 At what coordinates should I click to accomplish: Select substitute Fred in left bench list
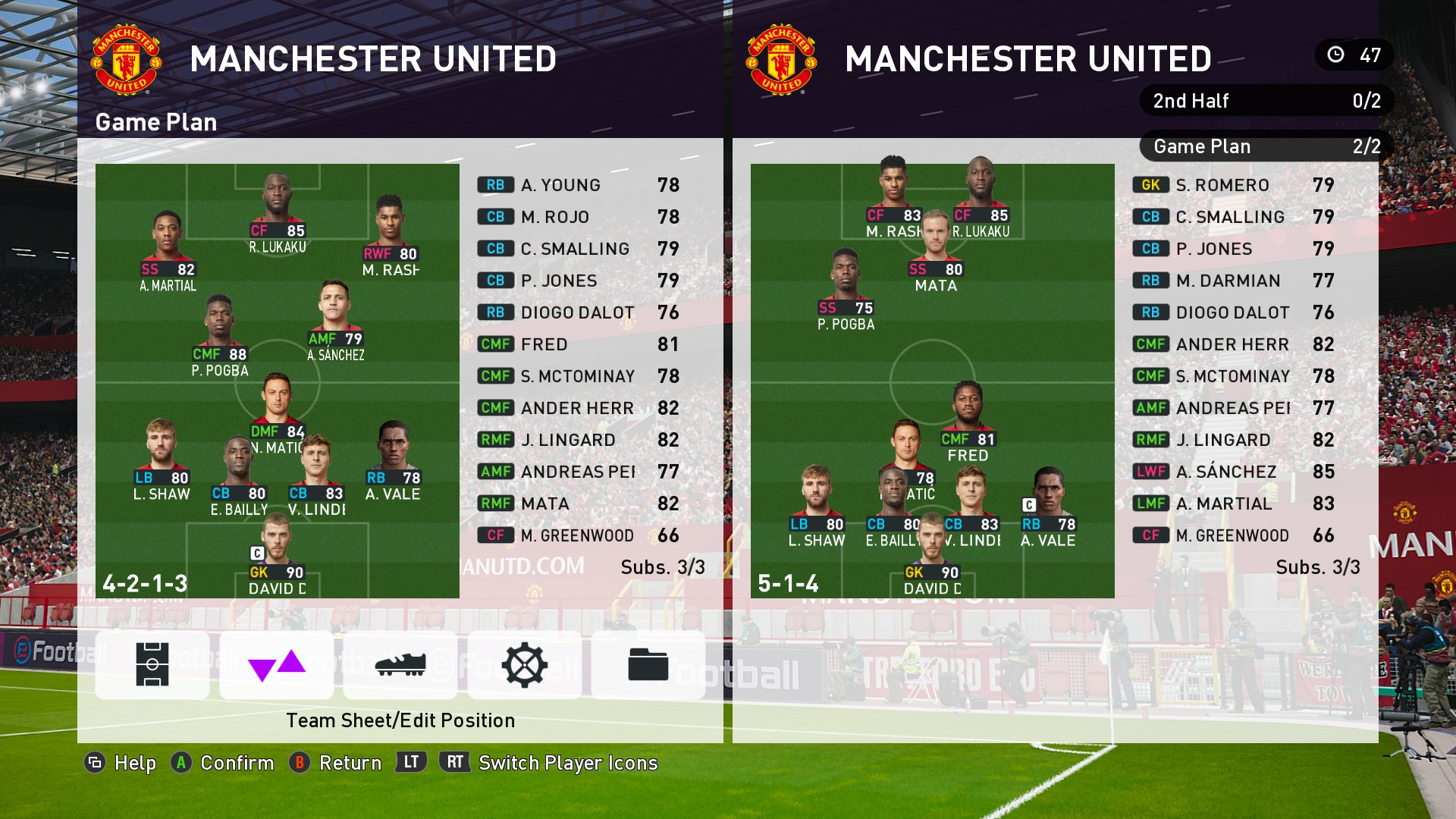(x=578, y=344)
